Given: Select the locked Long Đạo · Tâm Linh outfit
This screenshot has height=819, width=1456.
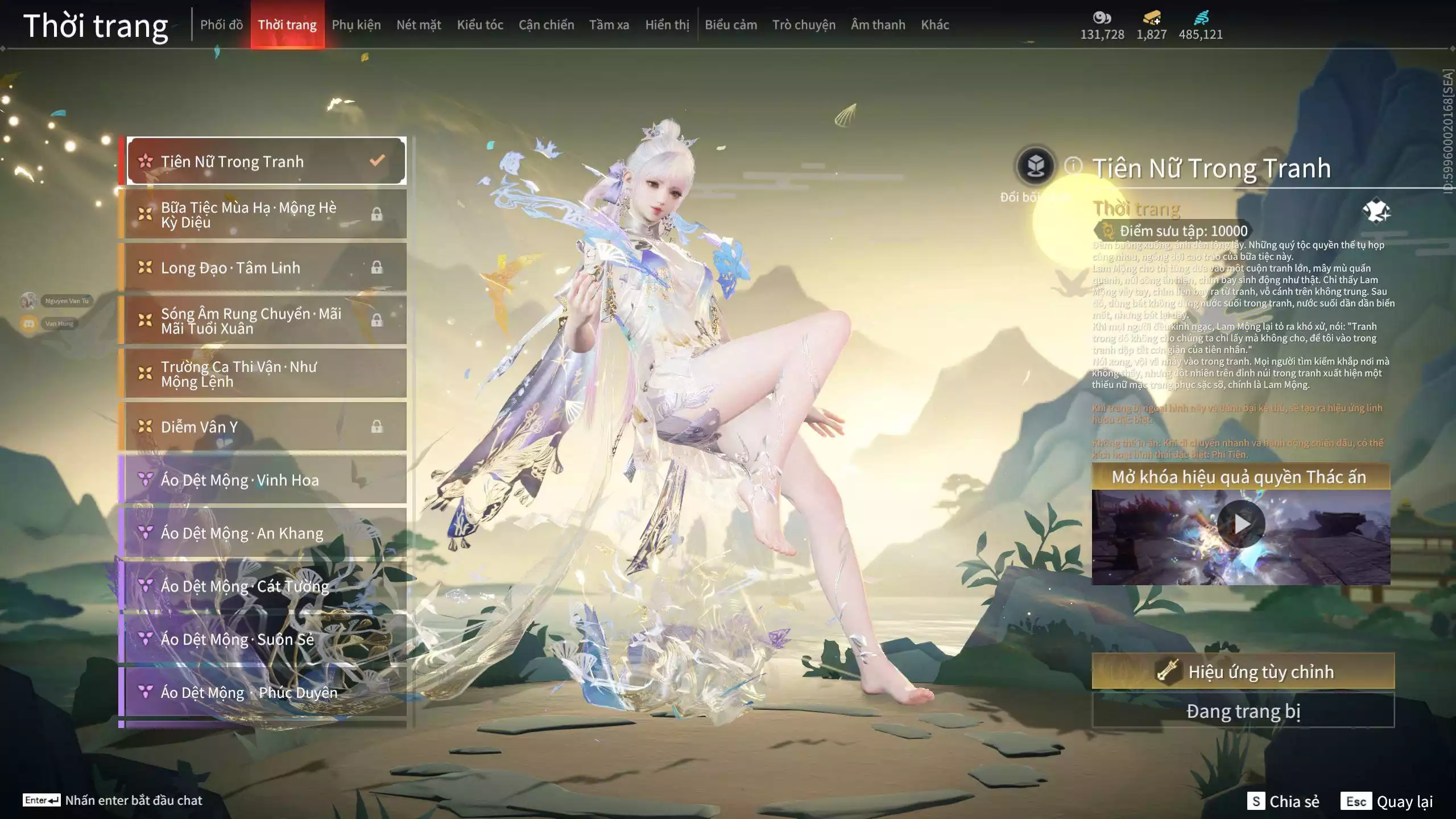Looking at the screenshot, I should (266, 267).
